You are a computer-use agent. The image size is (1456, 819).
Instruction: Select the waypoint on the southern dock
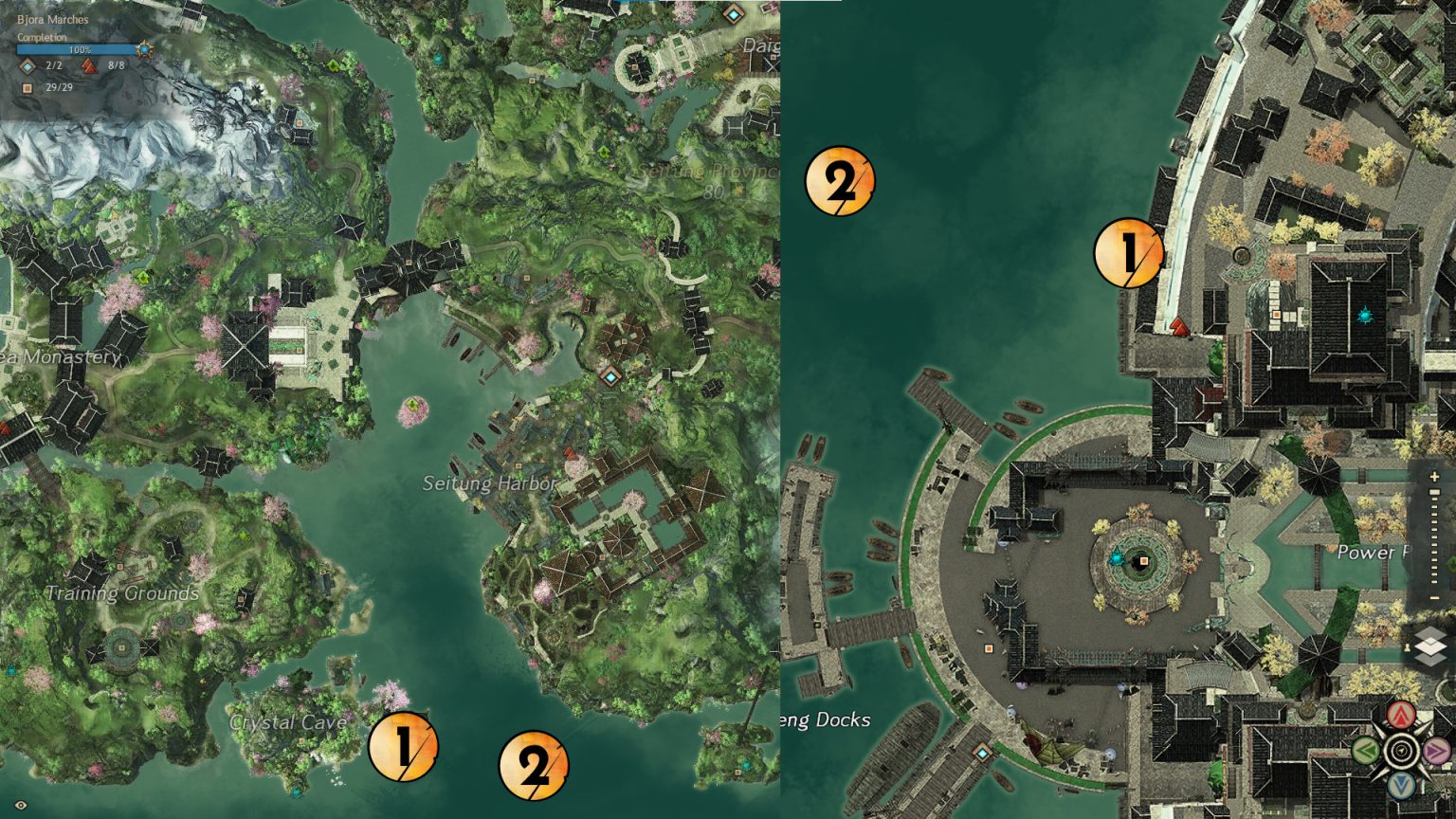click(x=982, y=754)
